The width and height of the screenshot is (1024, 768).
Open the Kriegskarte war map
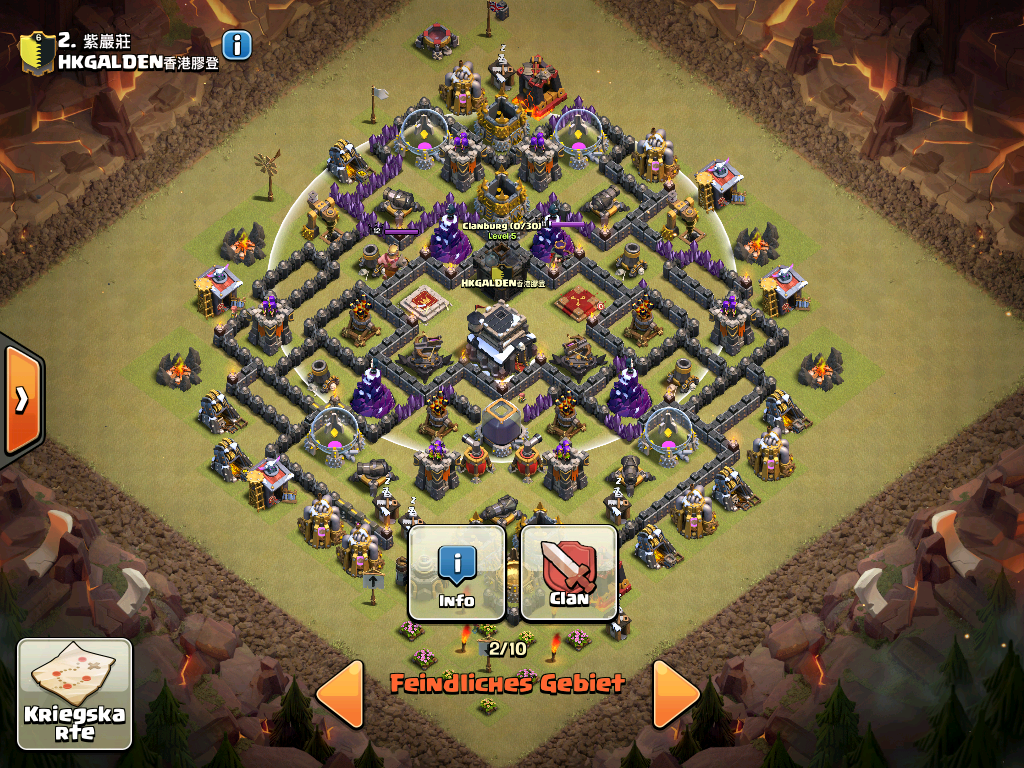[75, 694]
